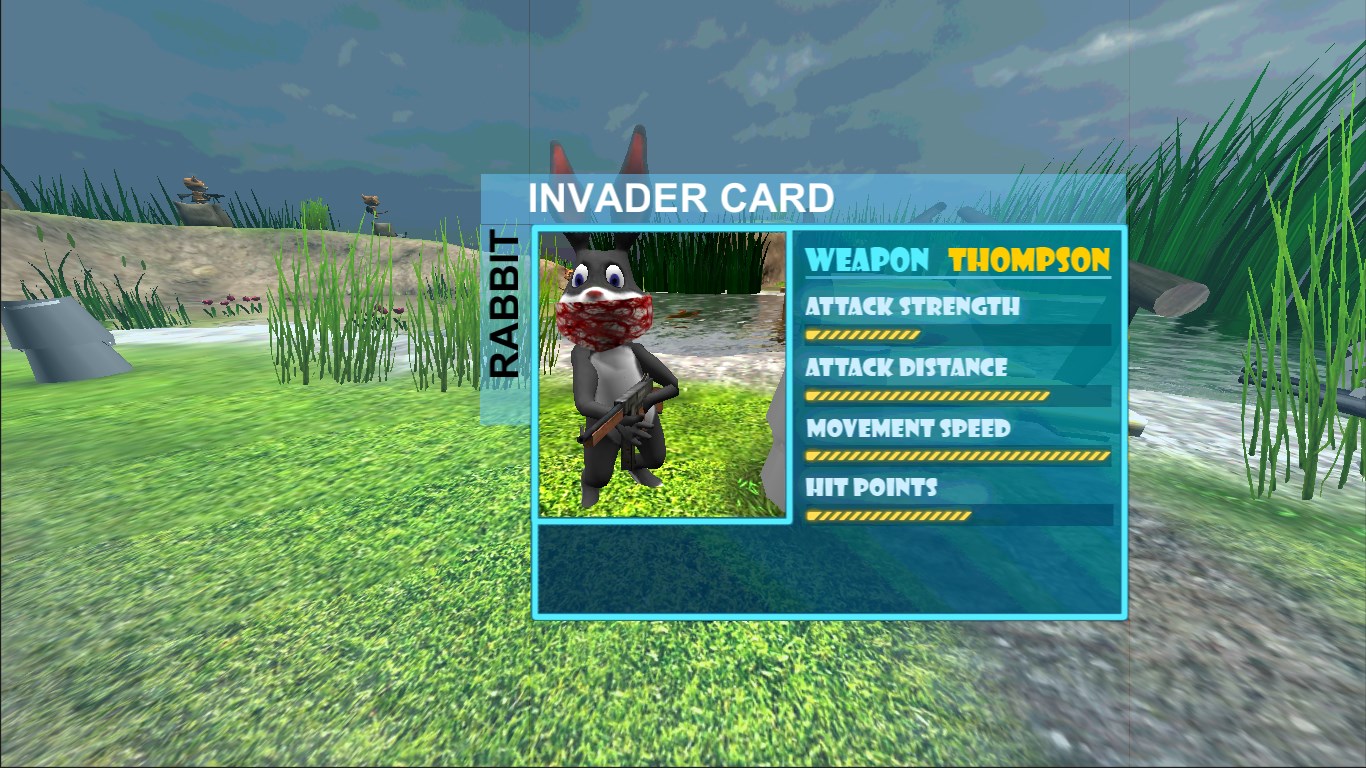The height and width of the screenshot is (768, 1366).
Task: Click the rabbit portrait on the invader card
Action: coord(663,374)
